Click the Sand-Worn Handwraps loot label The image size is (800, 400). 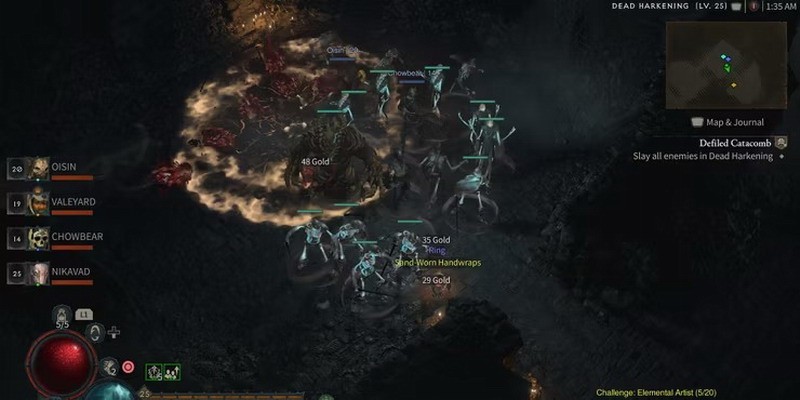click(x=438, y=263)
